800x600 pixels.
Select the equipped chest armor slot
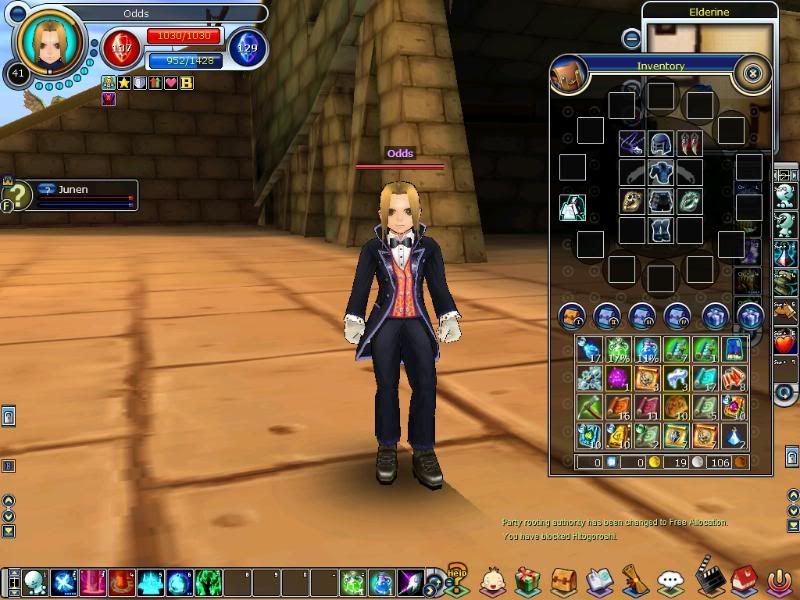(660, 172)
